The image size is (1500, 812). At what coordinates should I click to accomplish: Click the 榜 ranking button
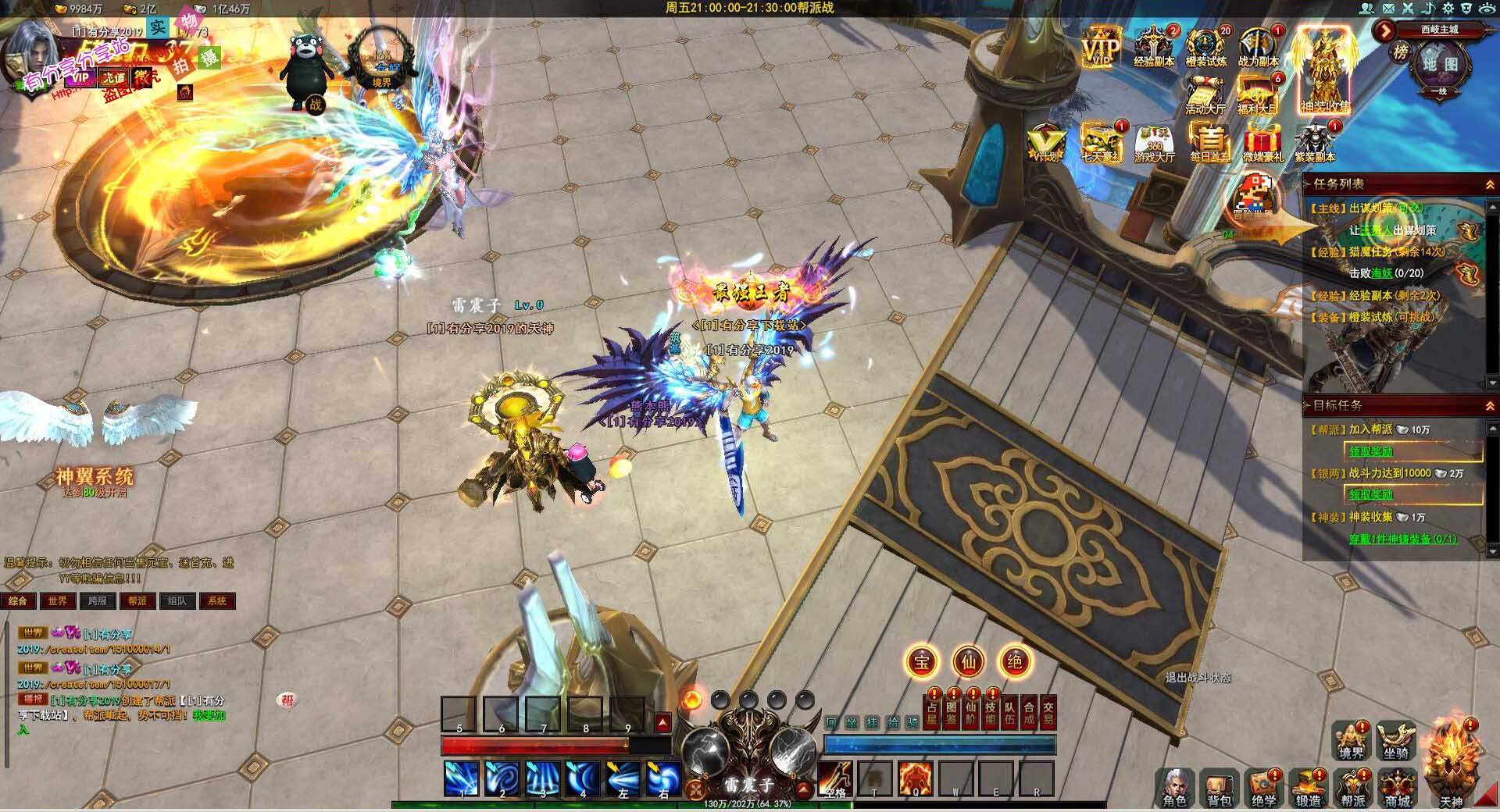pos(1400,53)
